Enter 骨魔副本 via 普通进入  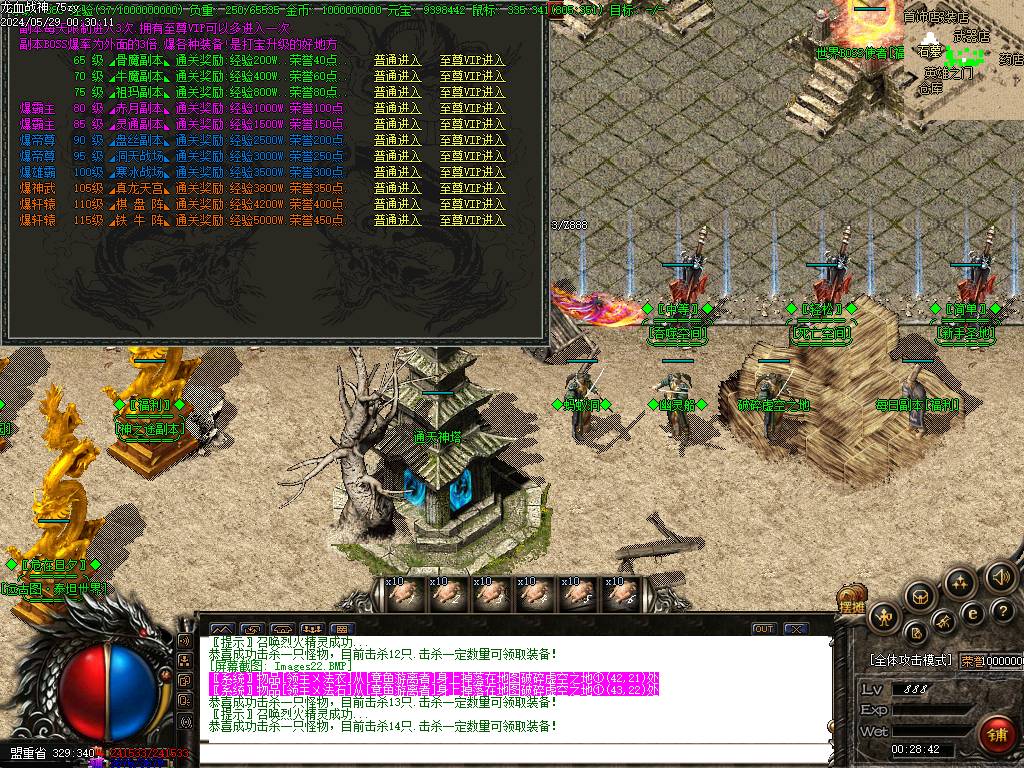pyautogui.click(x=397, y=60)
